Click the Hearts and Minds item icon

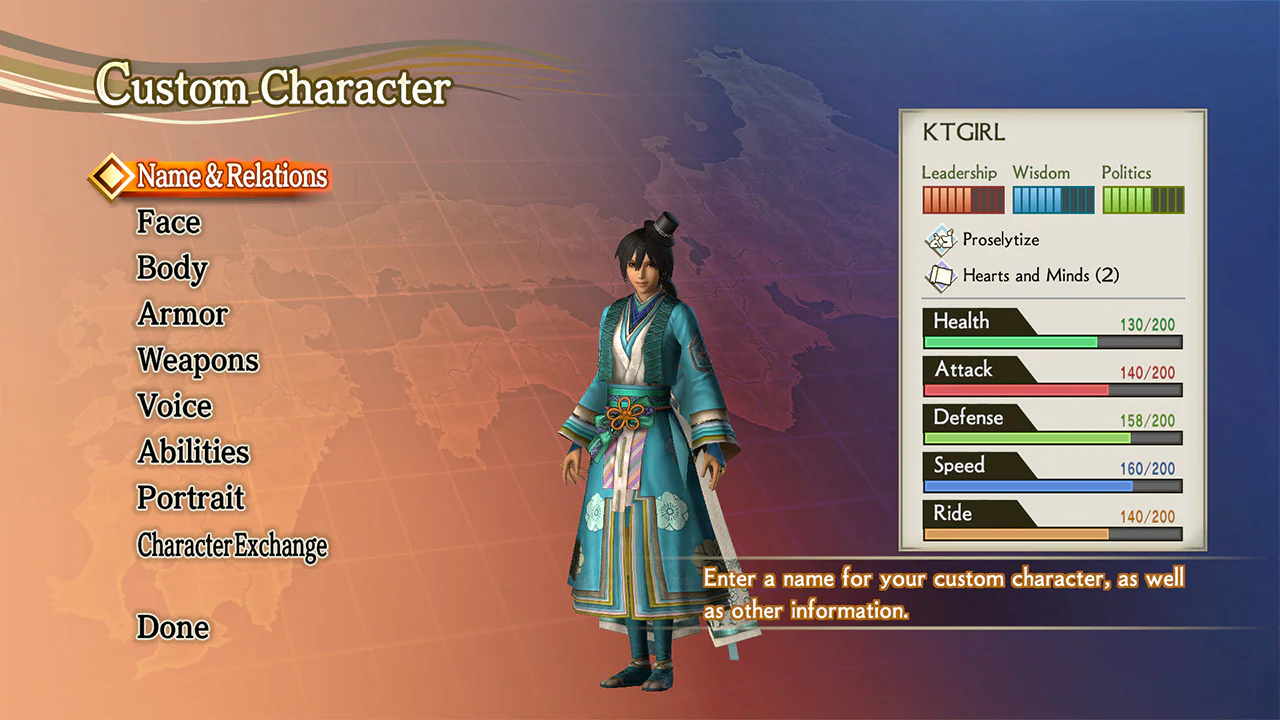(940, 276)
